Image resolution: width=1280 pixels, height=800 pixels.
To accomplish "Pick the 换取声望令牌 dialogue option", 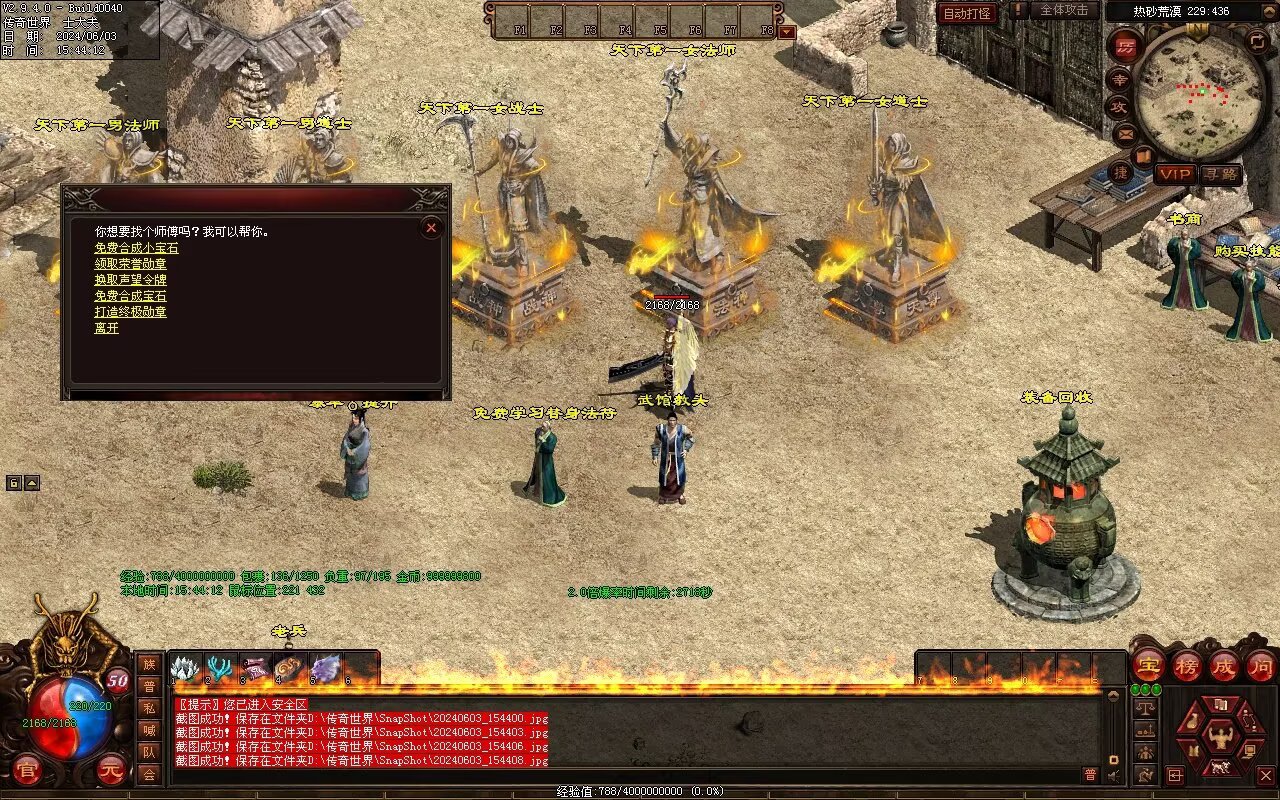I will pyautogui.click(x=130, y=280).
